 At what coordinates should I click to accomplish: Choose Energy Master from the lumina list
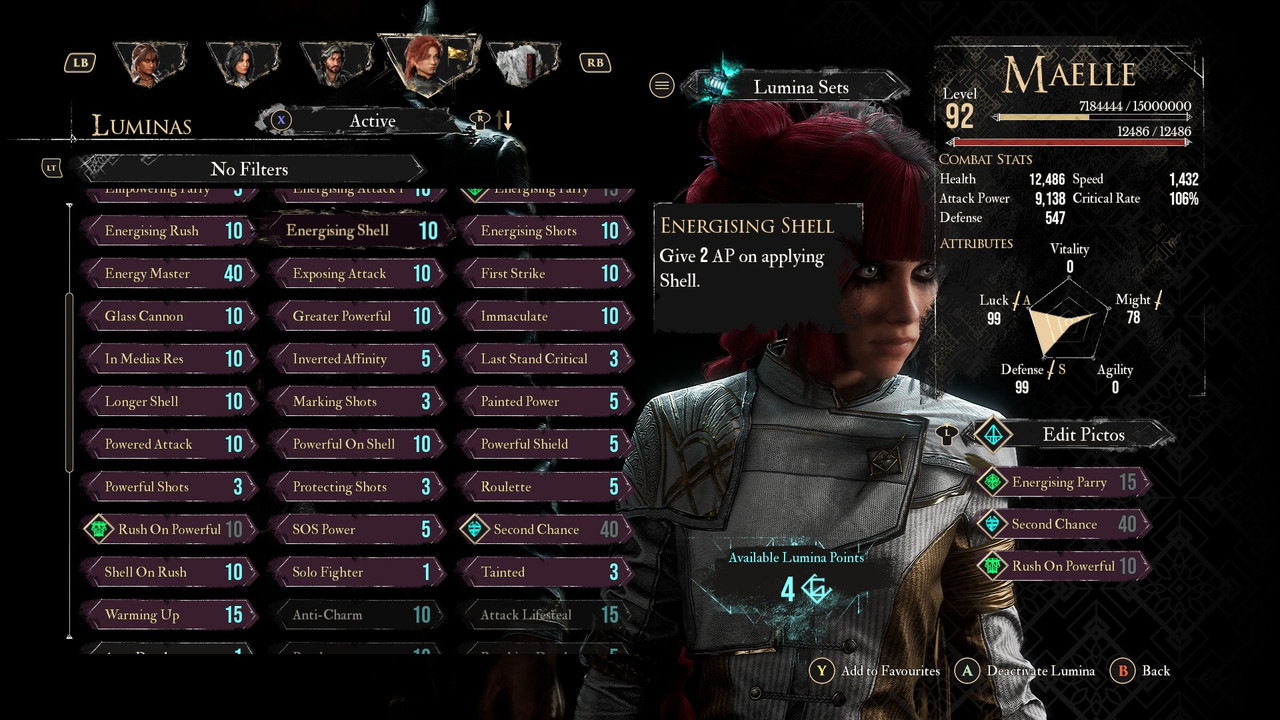coord(166,274)
